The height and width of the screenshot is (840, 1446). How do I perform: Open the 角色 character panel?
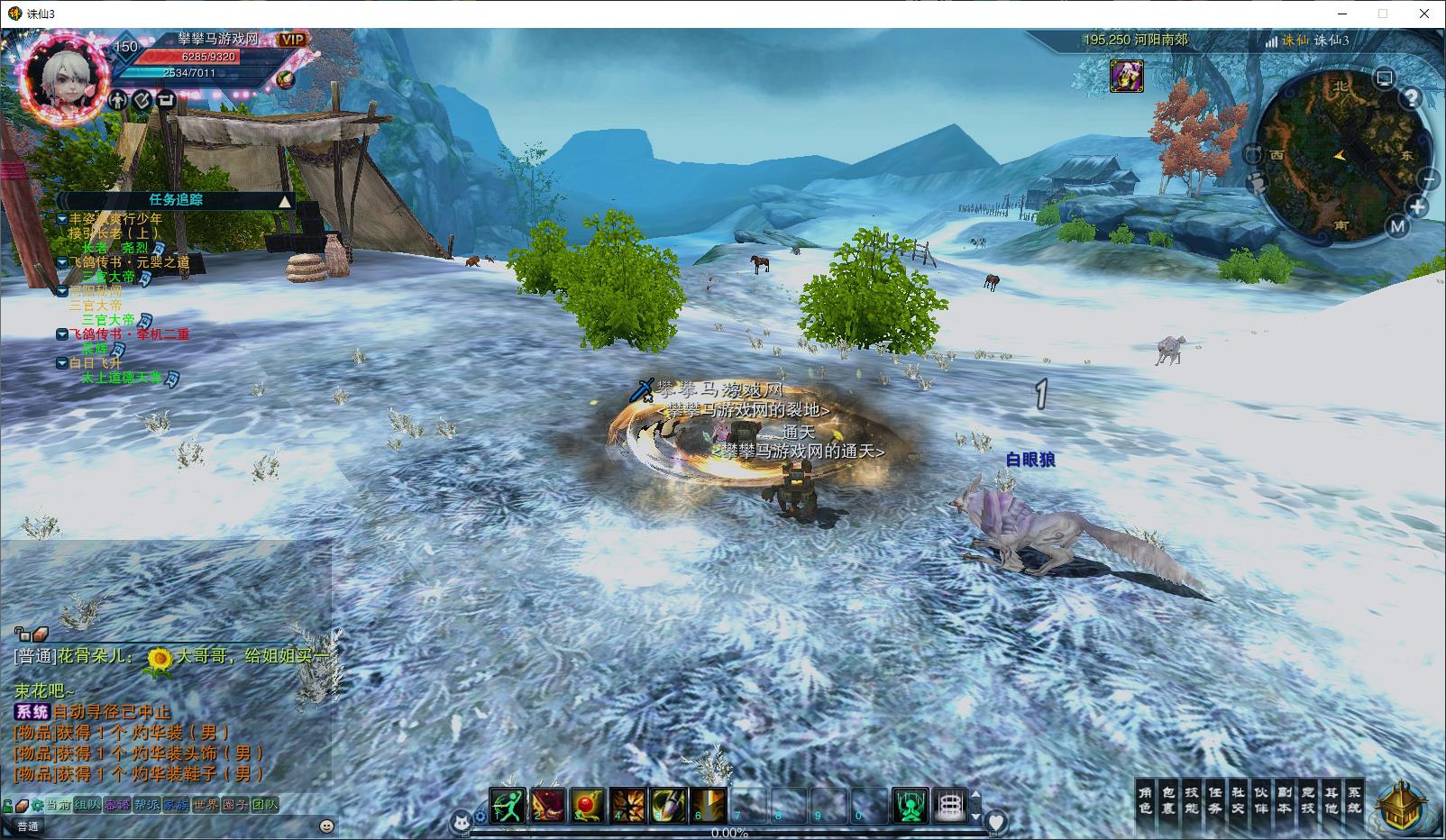point(1145,800)
